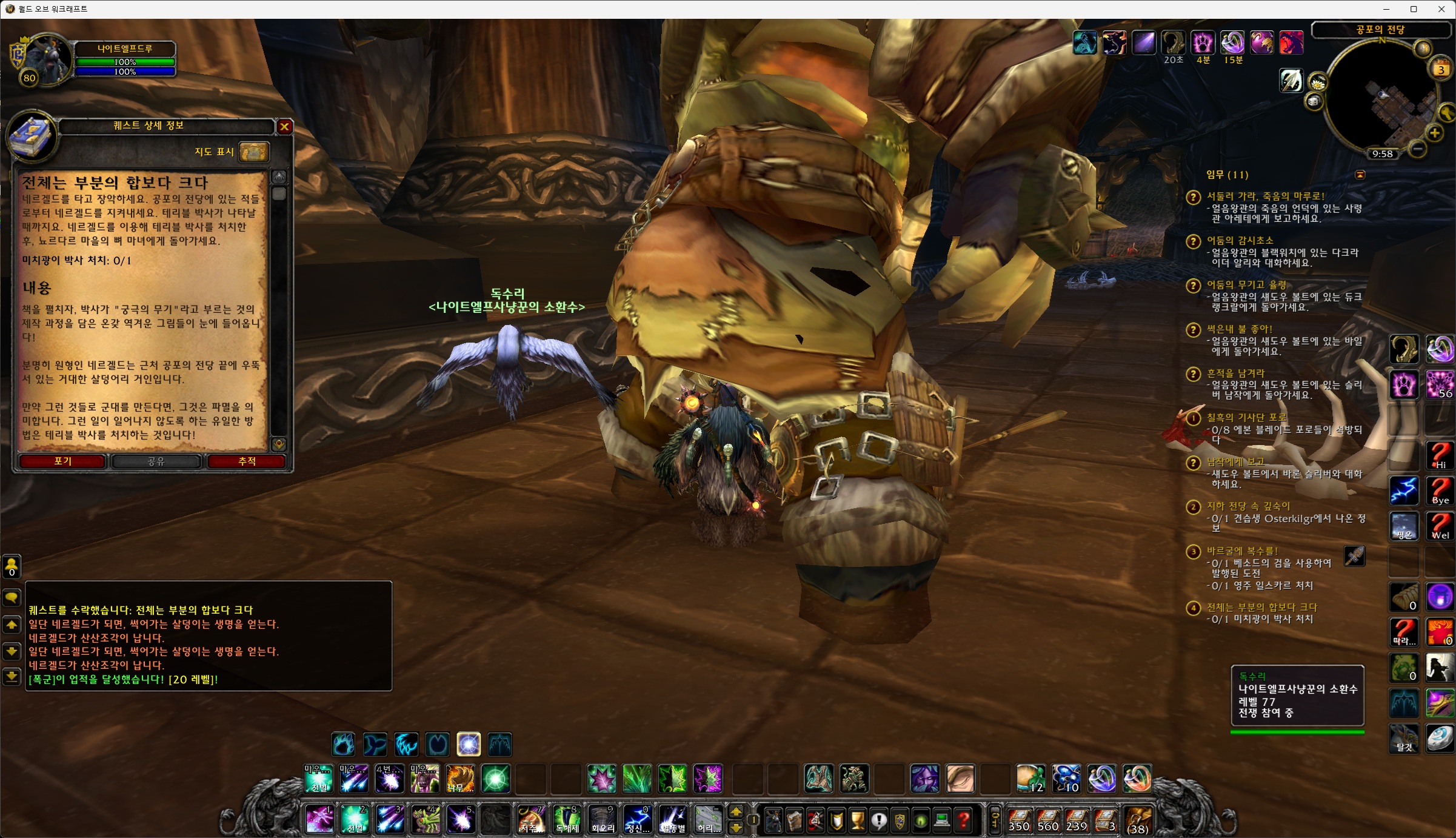Open the red question mark help button
The width and height of the screenshot is (1456, 838).
point(963,821)
